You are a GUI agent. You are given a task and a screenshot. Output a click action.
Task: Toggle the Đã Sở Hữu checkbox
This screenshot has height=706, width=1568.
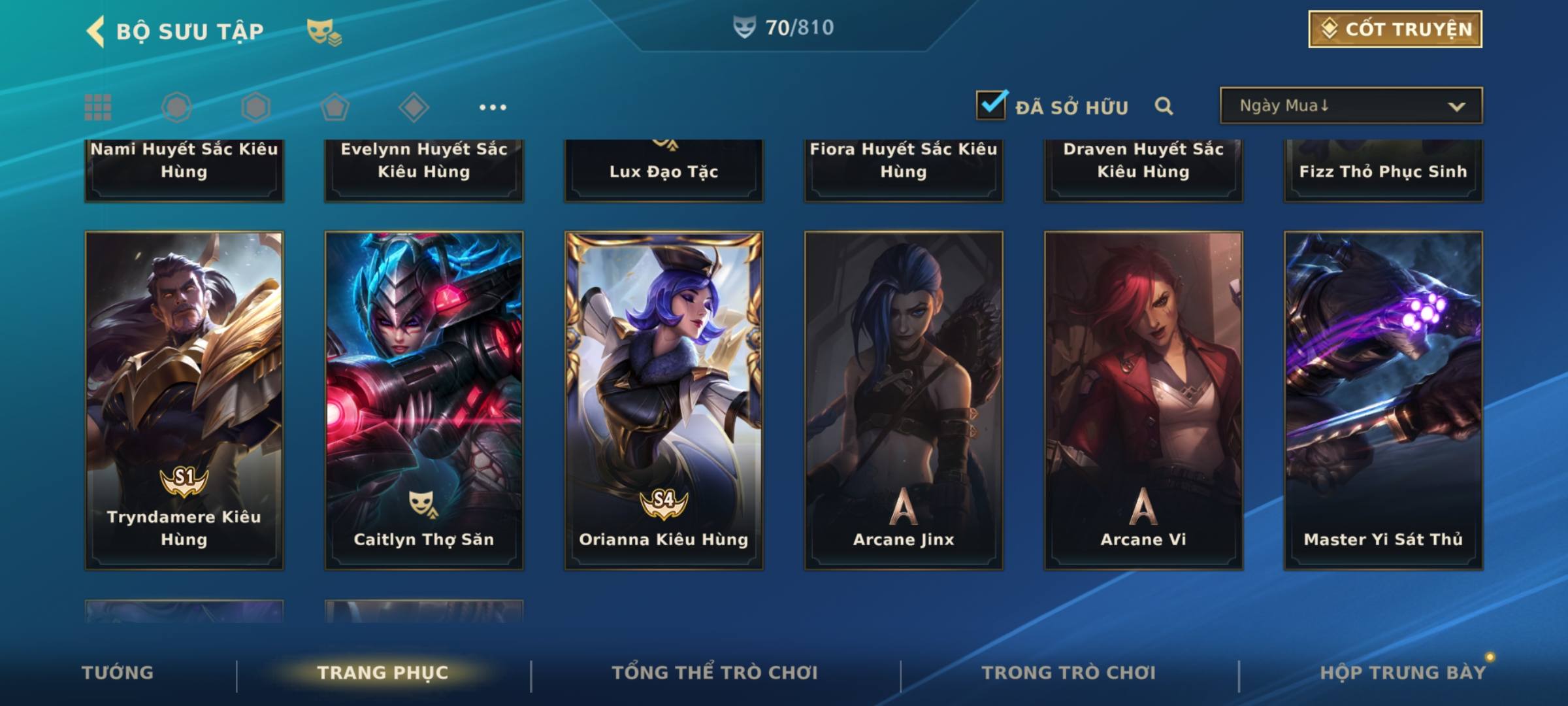pyautogui.click(x=991, y=105)
